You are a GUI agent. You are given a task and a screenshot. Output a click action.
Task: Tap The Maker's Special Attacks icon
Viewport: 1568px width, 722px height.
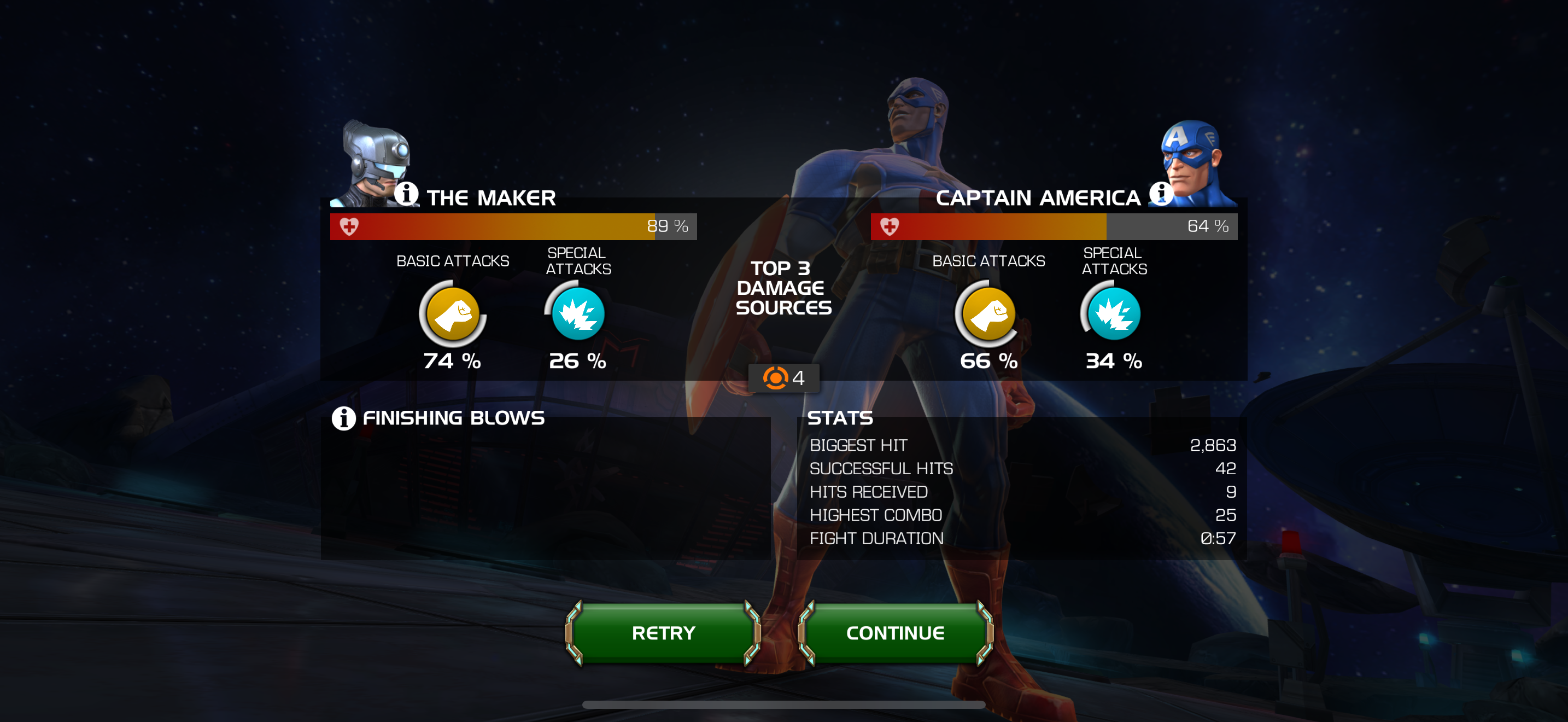578,314
